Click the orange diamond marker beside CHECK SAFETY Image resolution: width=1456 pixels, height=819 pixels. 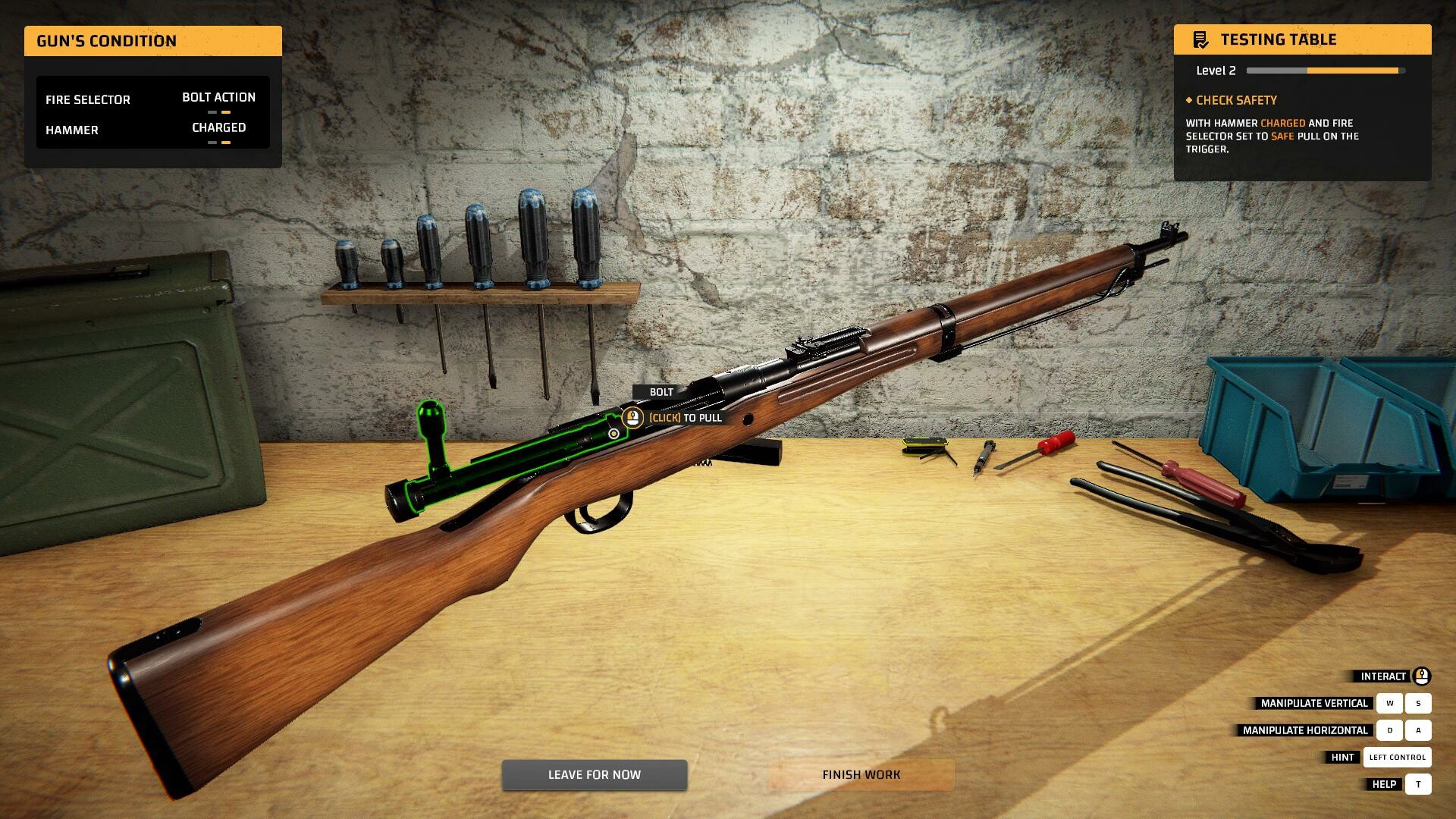point(1189,100)
